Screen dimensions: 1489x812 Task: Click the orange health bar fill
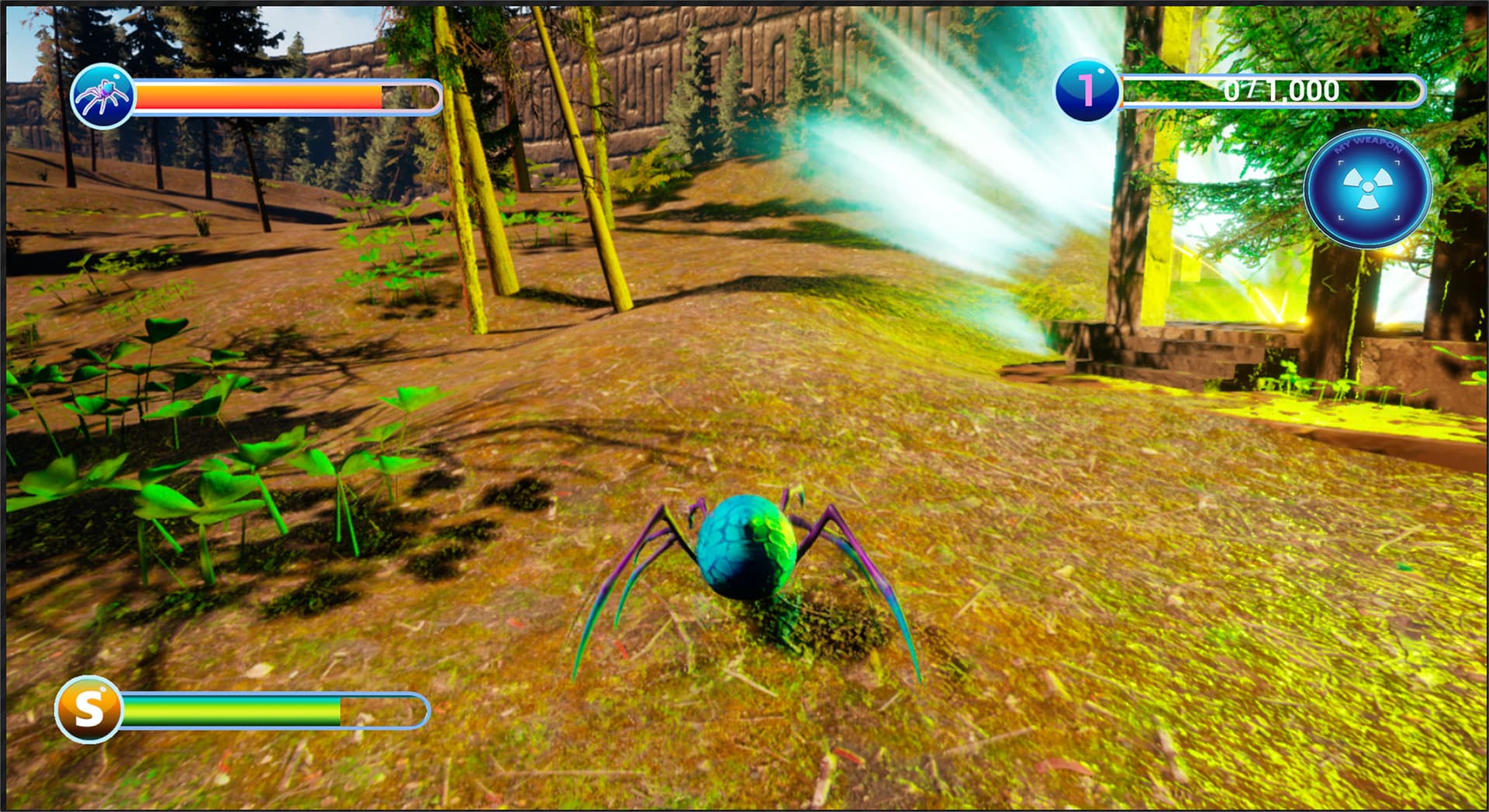256,96
